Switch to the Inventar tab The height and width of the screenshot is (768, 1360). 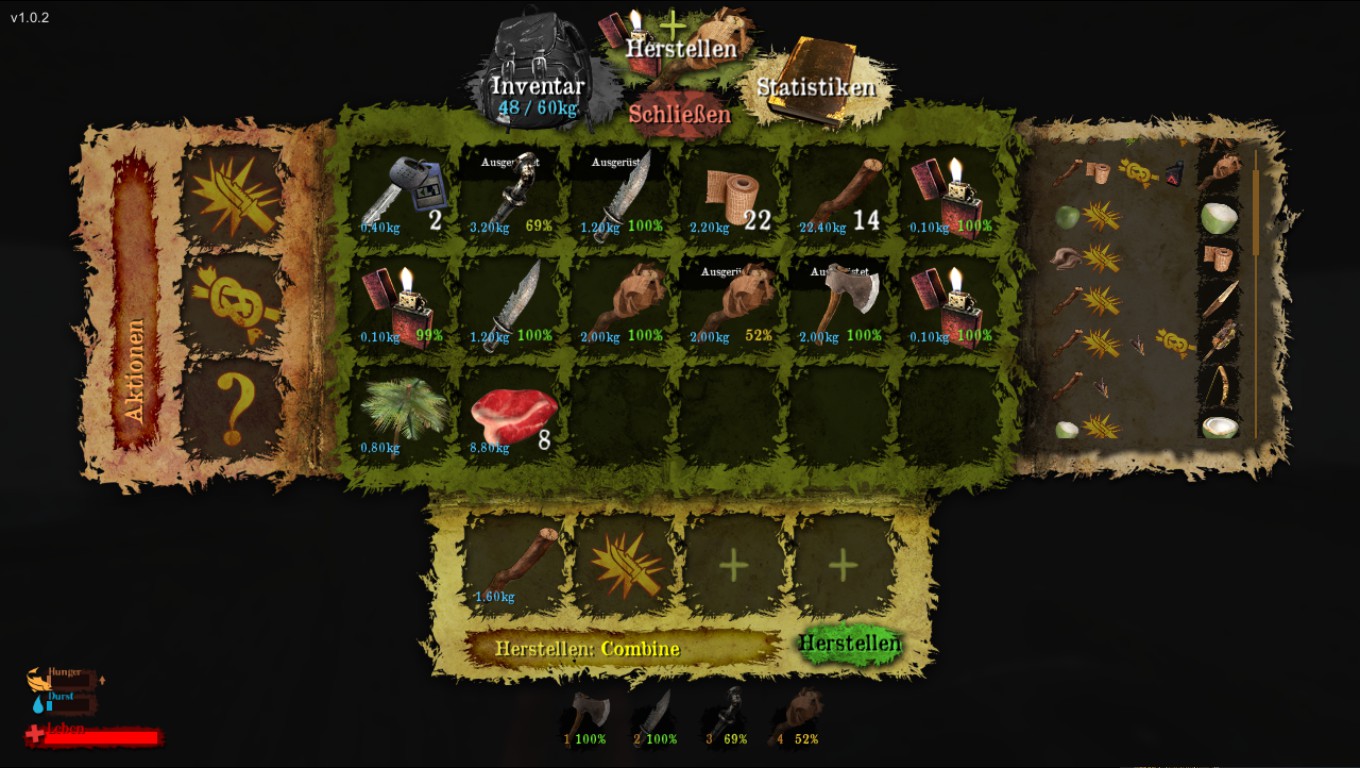(x=537, y=88)
